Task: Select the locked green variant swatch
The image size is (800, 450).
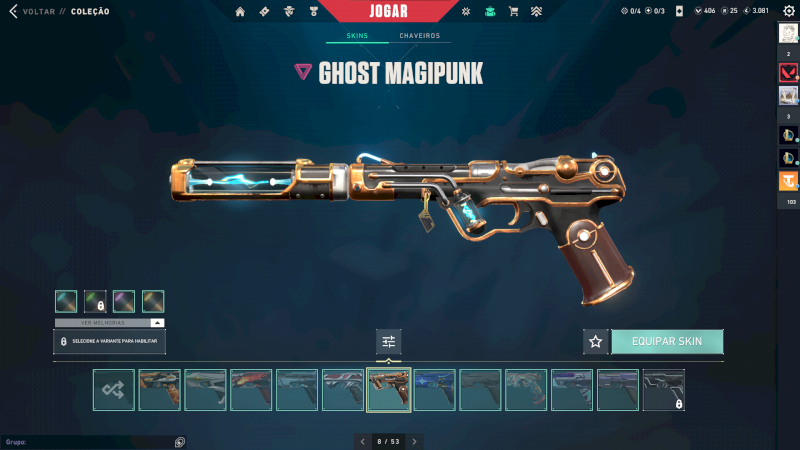Action: (95, 301)
